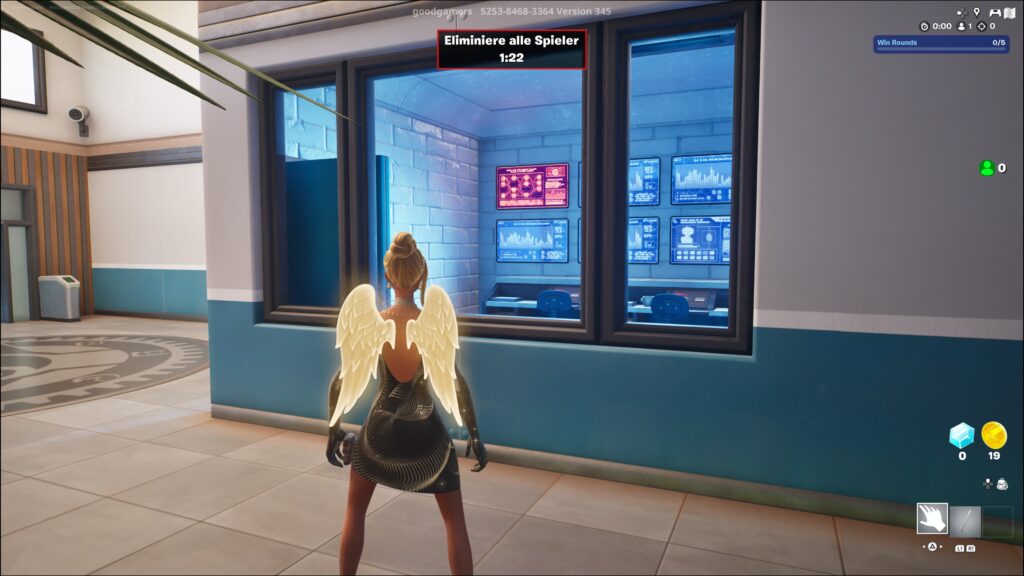
Task: Click the green player count icon
Action: click(x=987, y=168)
